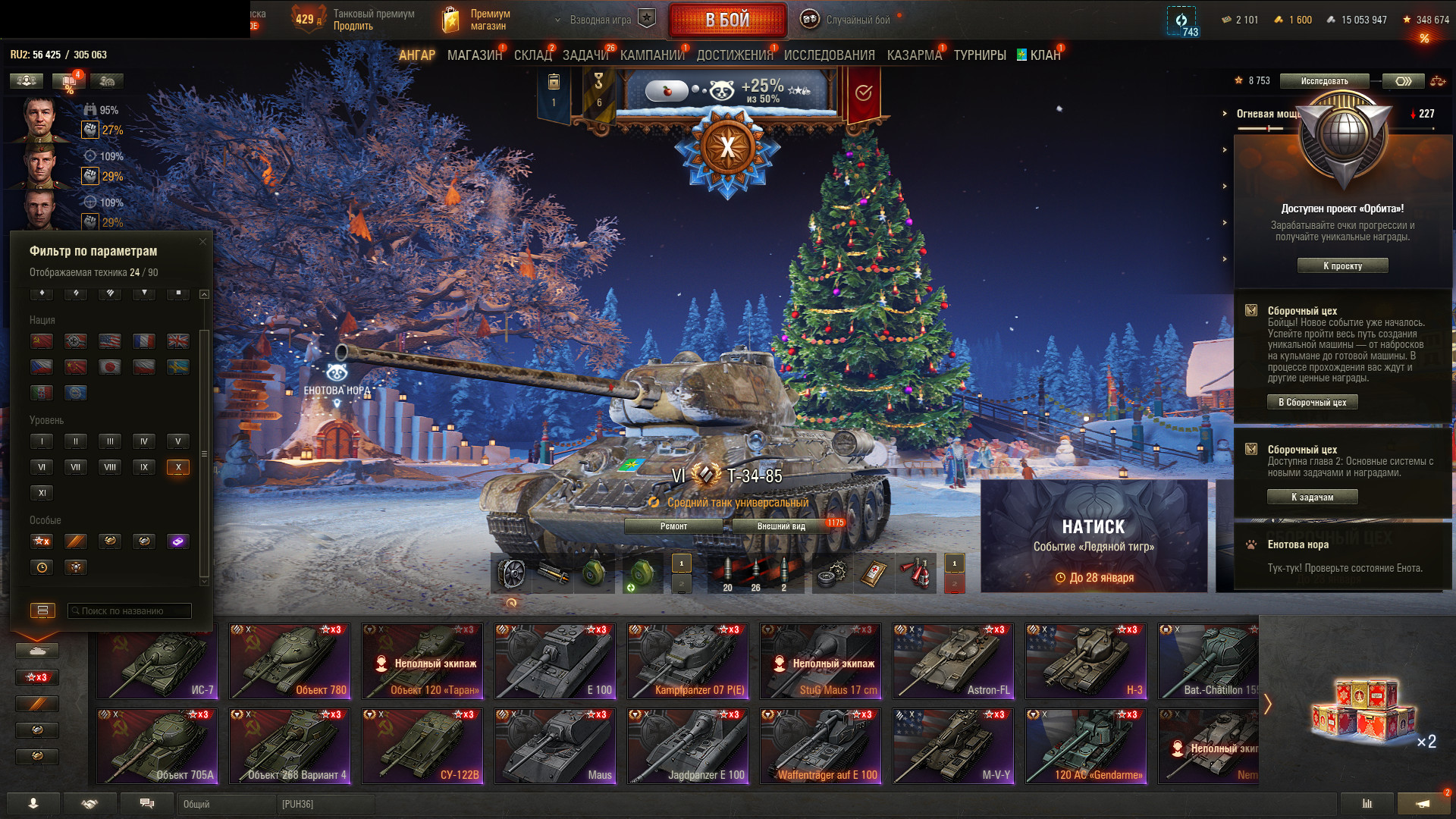Image resolution: width=1456 pixels, height=819 pixels.
Task: Type in the Поиск по названию field
Action: click(x=130, y=610)
